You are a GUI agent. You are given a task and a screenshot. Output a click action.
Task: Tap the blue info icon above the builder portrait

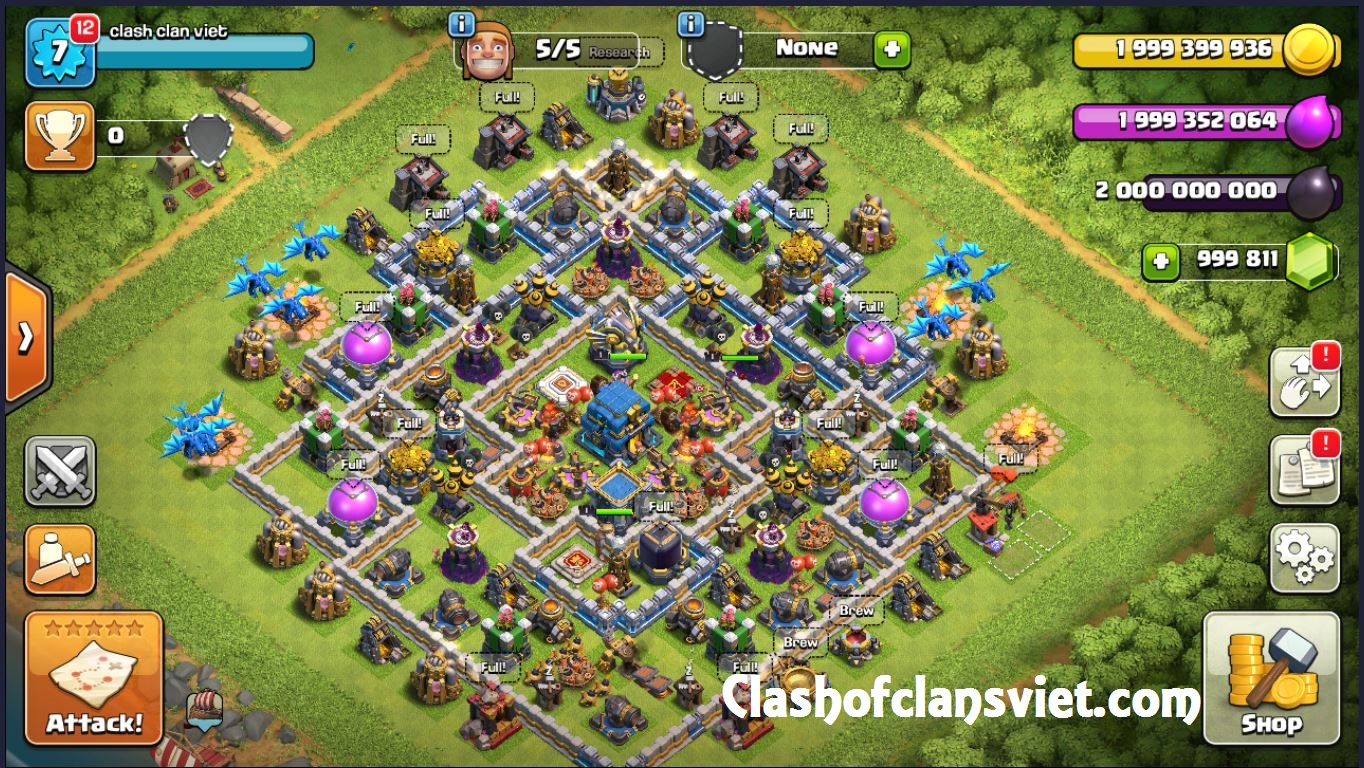click(x=460, y=22)
